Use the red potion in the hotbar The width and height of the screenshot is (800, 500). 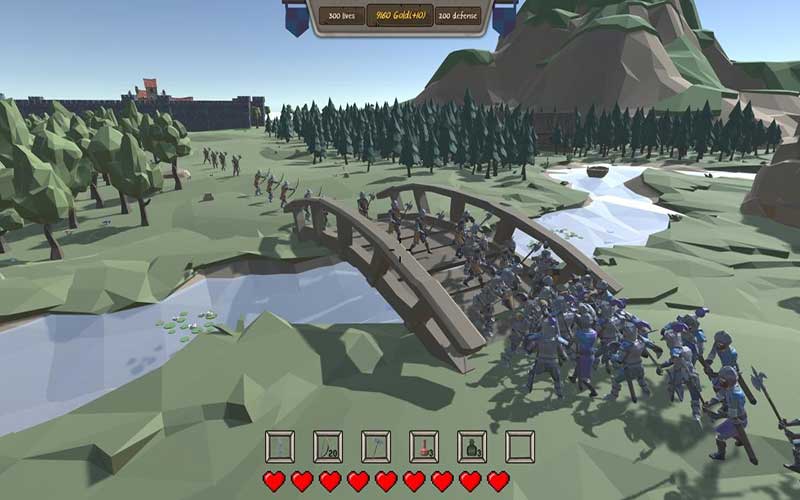(424, 446)
